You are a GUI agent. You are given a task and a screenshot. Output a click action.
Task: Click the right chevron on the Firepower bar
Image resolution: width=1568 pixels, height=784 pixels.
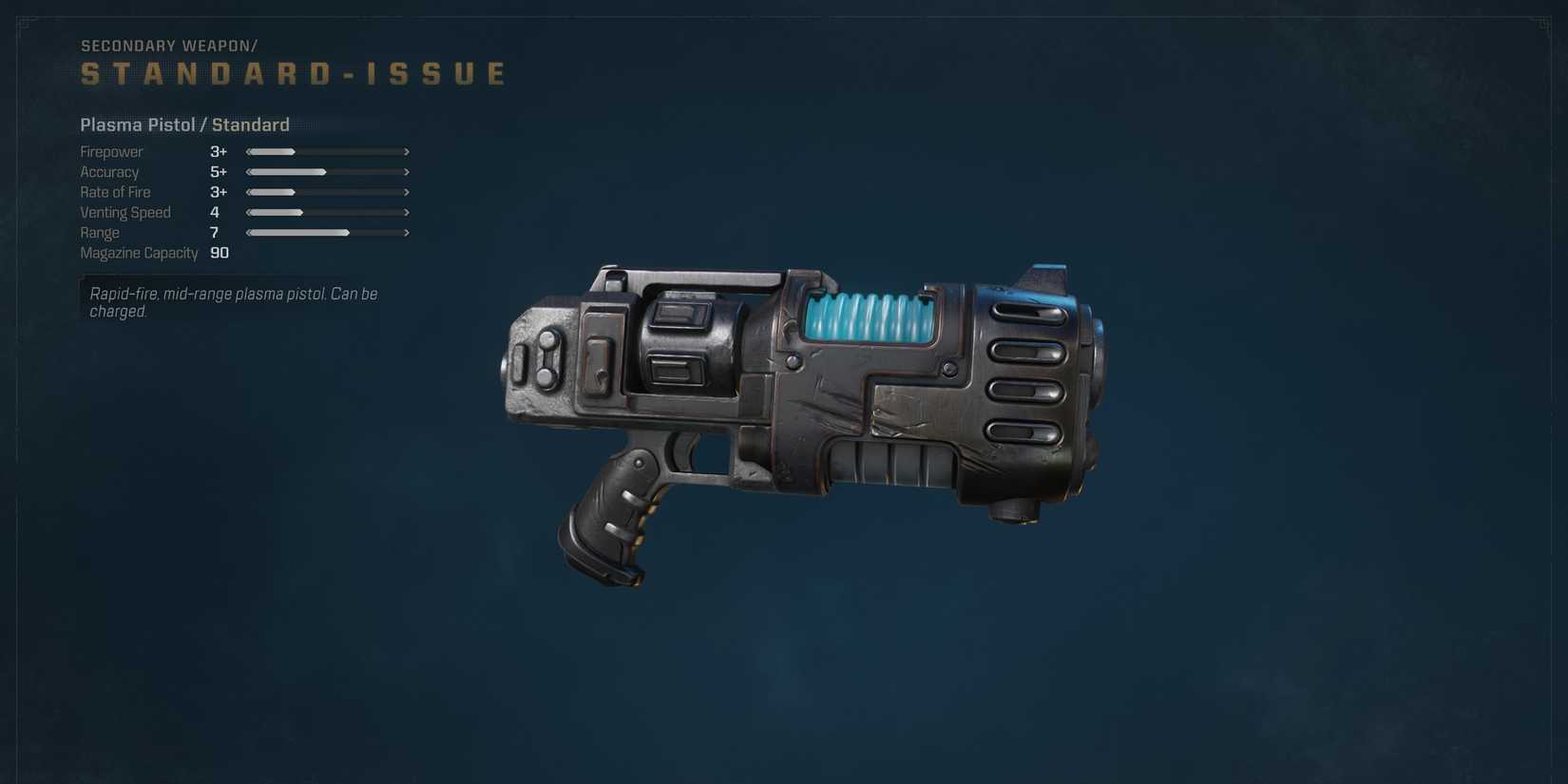pyautogui.click(x=407, y=151)
